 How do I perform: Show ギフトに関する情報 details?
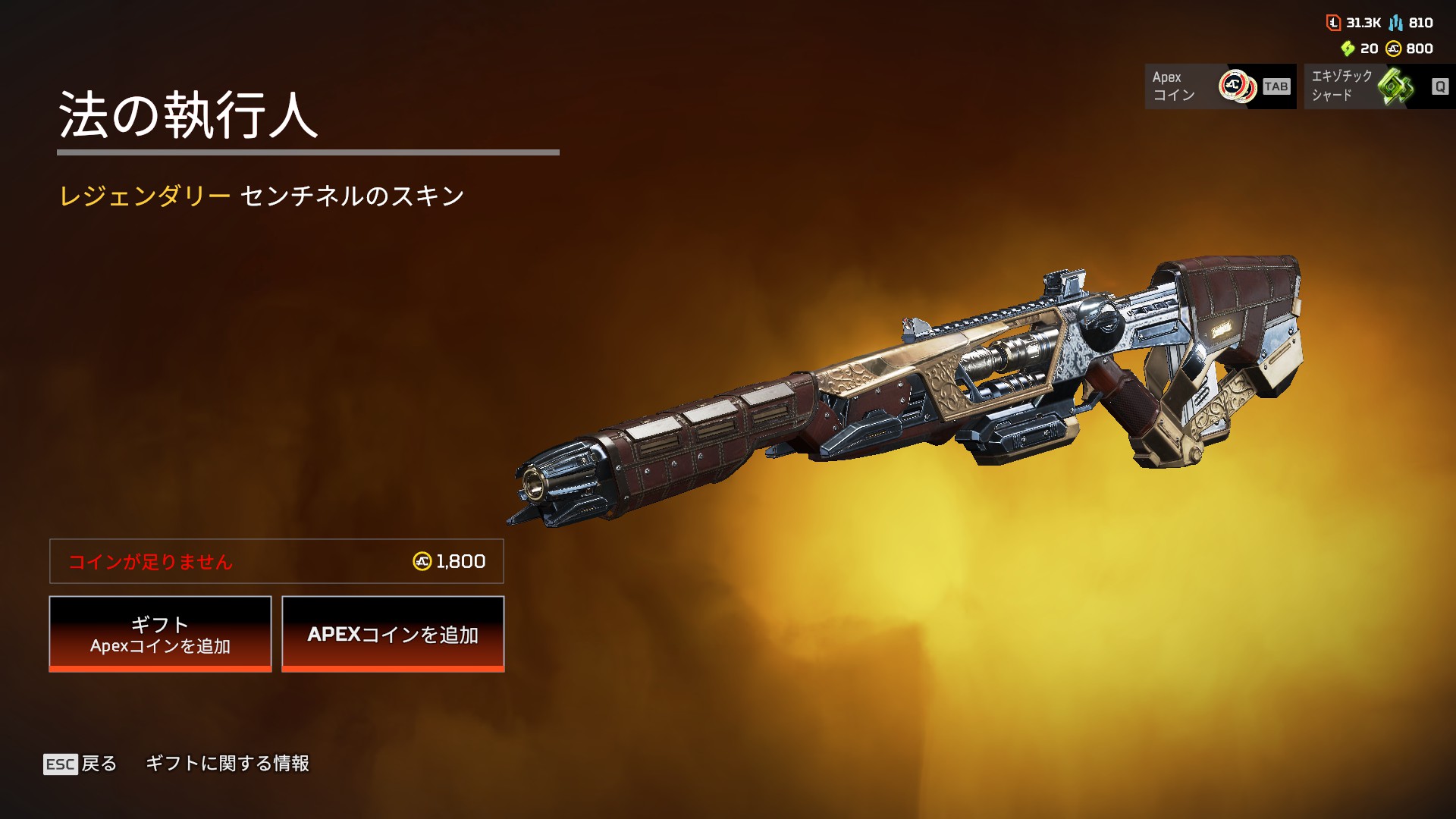coord(227,764)
